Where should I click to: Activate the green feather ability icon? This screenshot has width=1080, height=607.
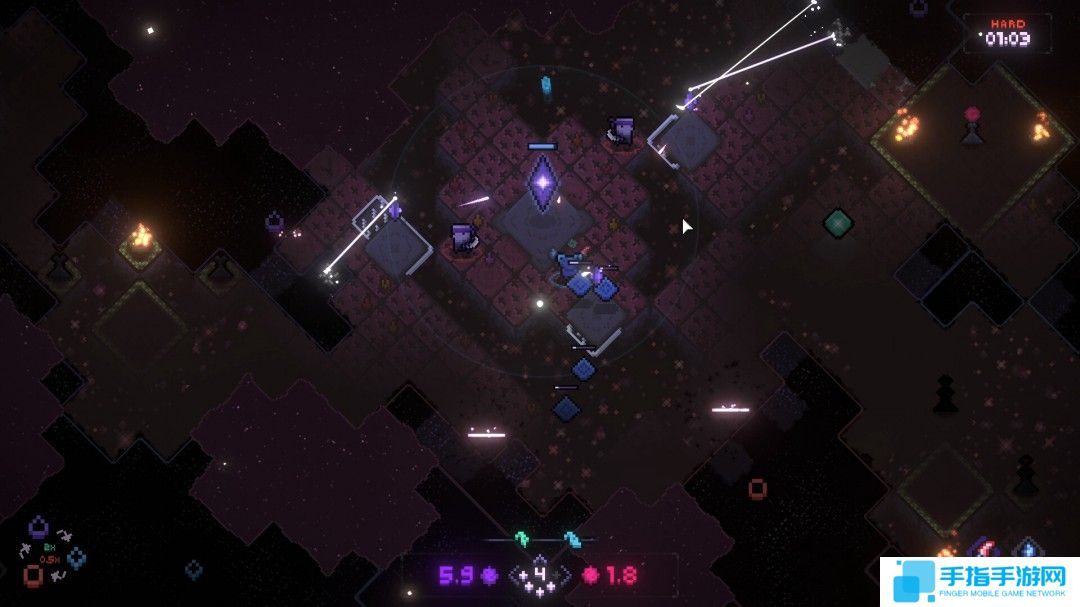(520, 538)
